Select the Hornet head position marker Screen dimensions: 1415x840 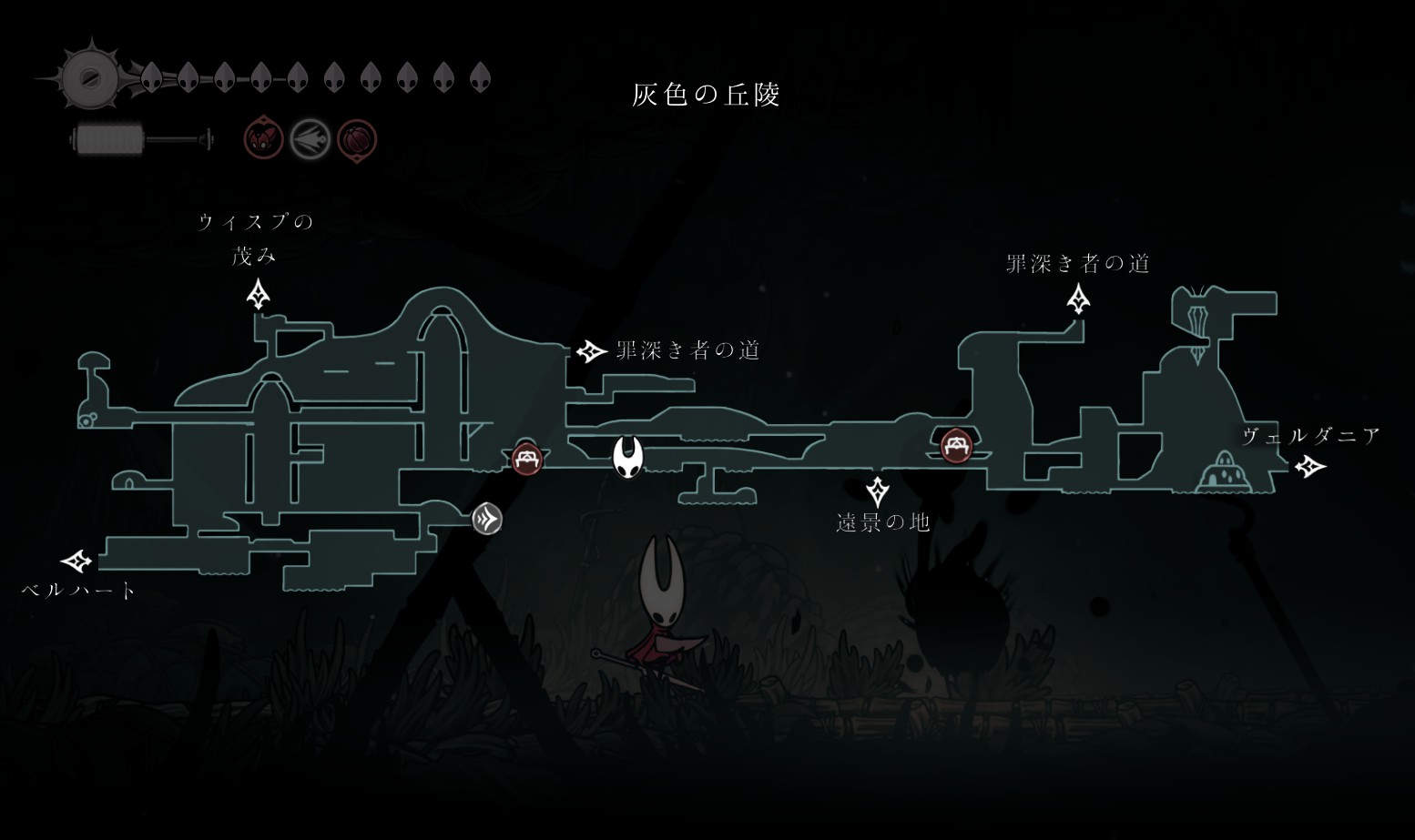(x=627, y=457)
